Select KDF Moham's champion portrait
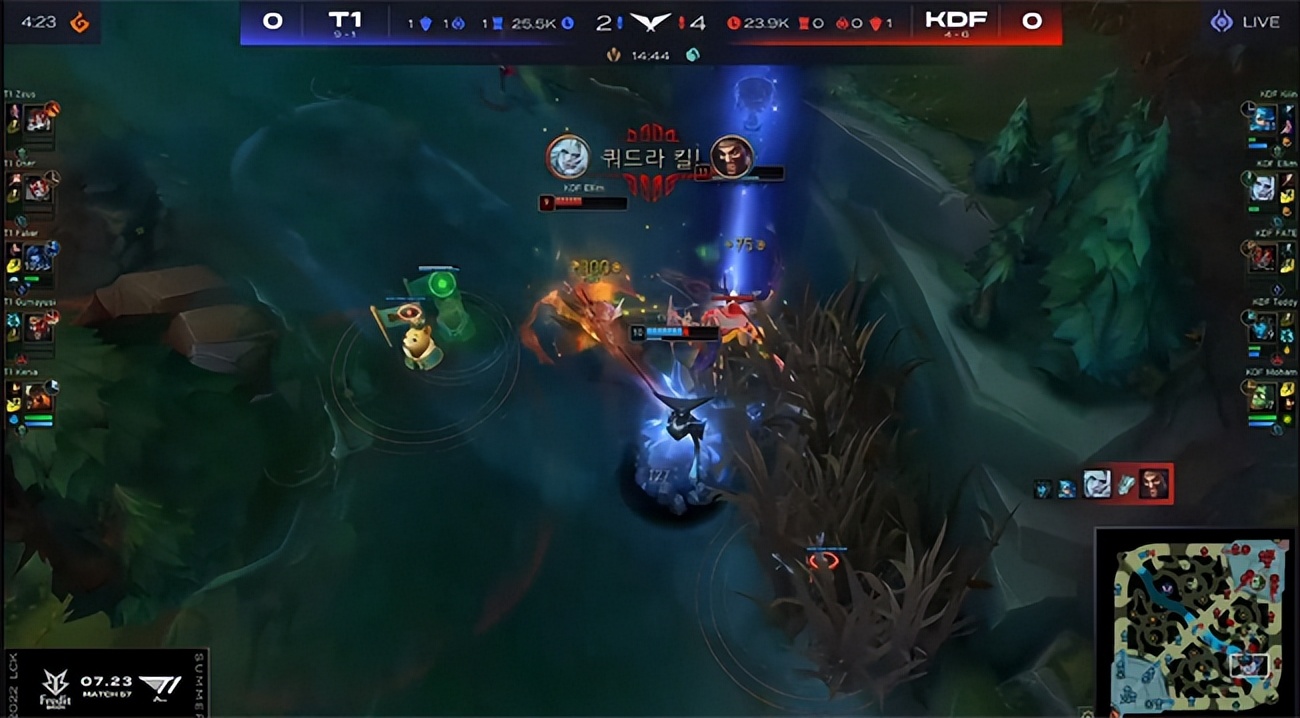Viewport: 1300px width, 718px height. tap(1263, 397)
